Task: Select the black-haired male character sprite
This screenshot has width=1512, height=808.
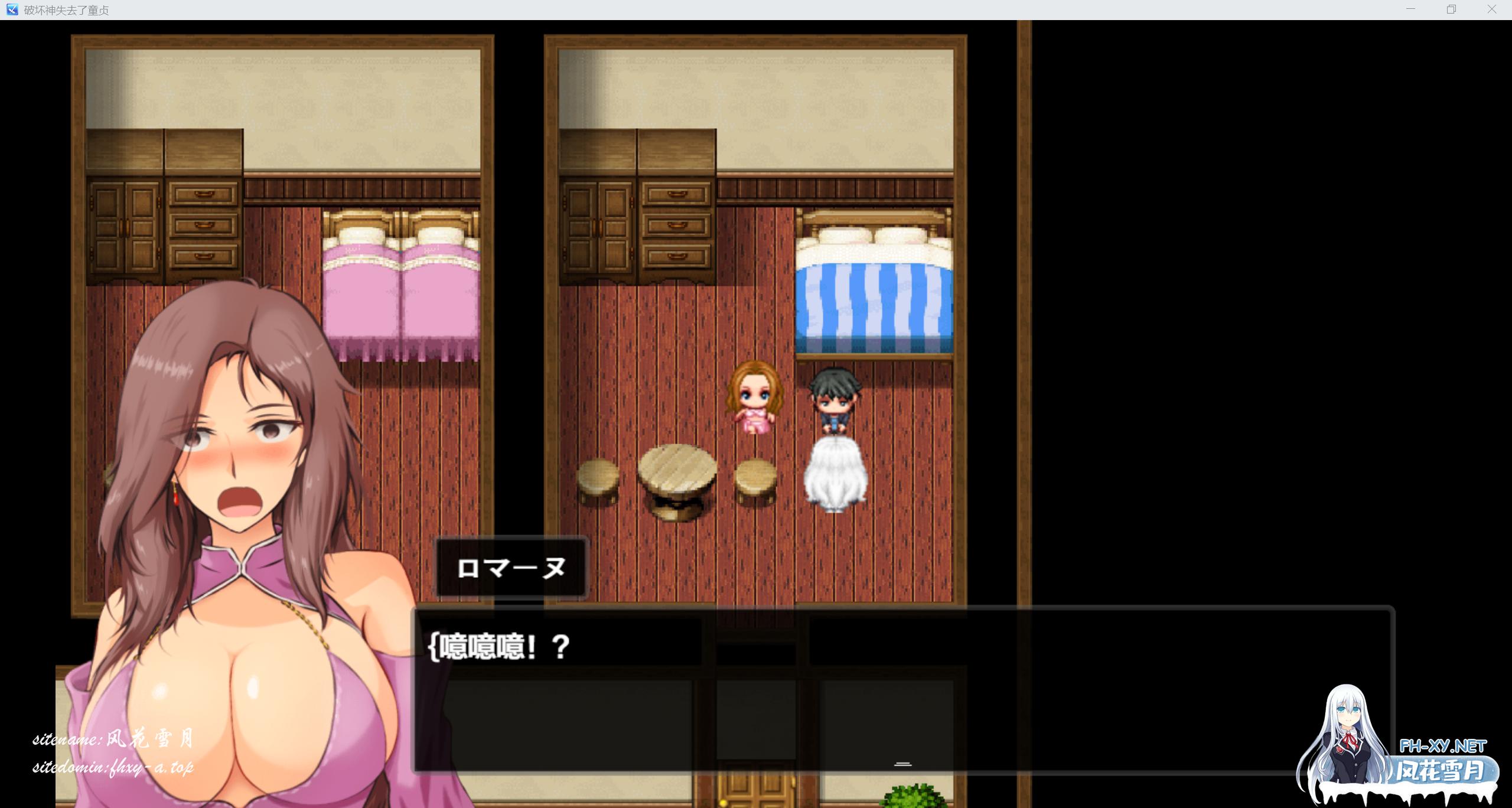Action: point(836,396)
